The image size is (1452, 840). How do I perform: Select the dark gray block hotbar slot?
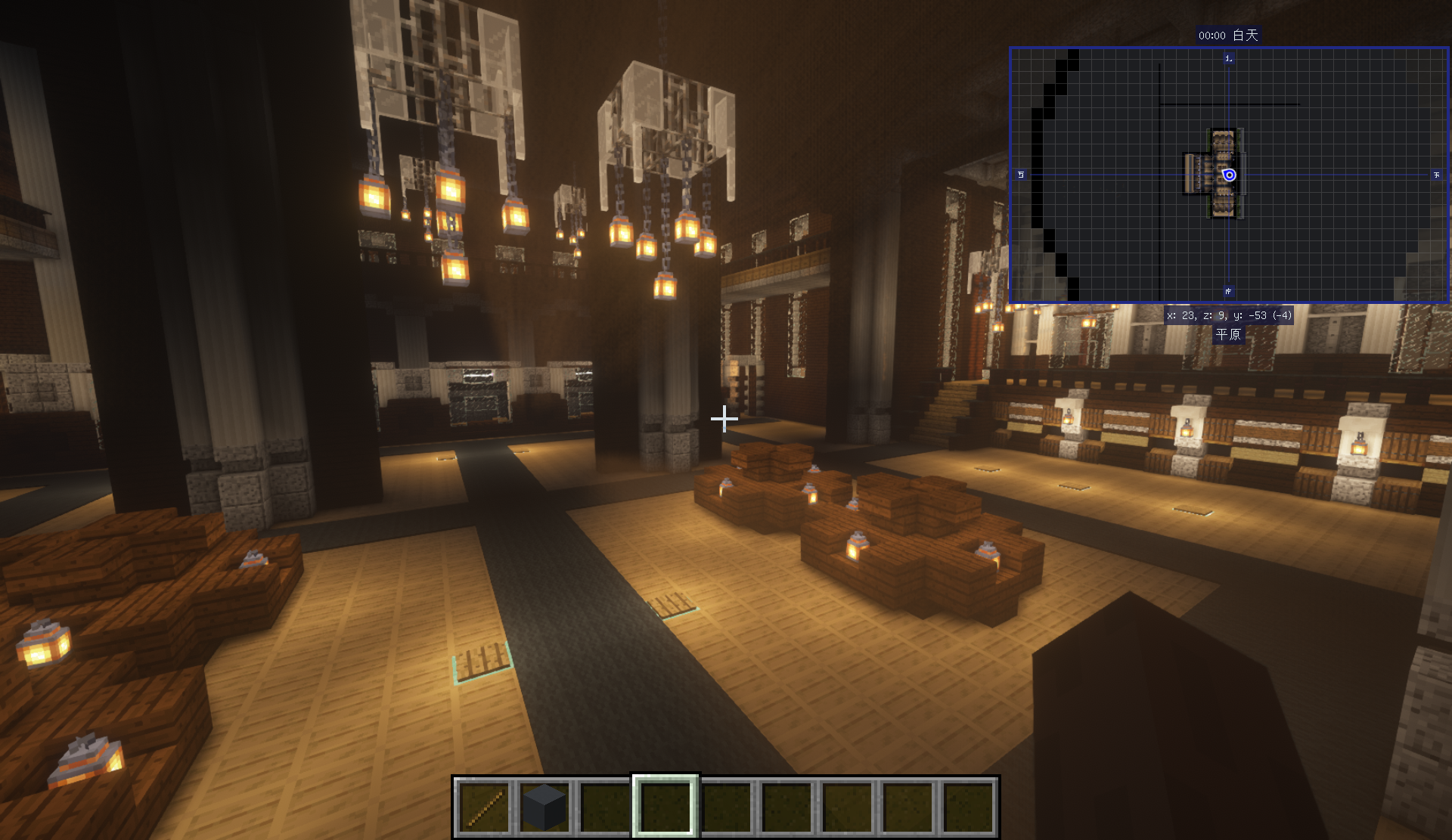tap(544, 807)
